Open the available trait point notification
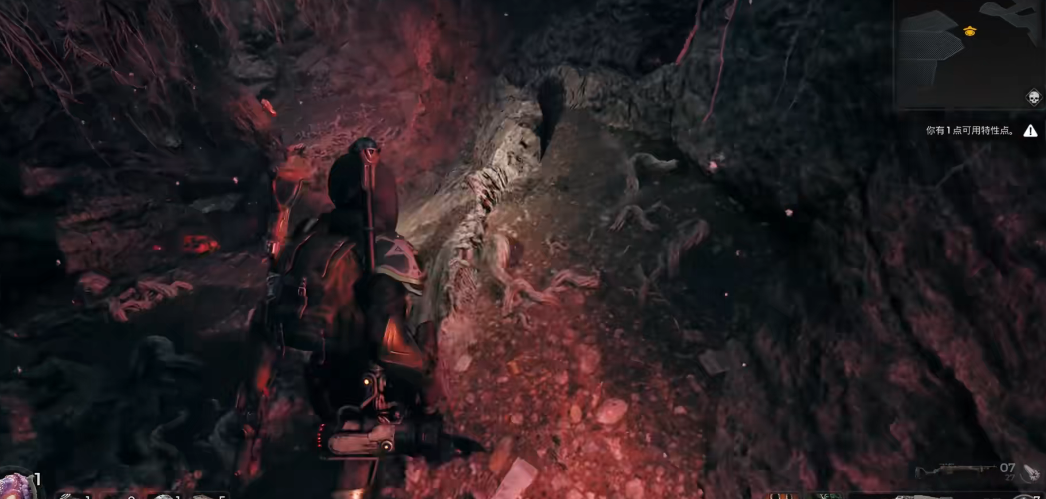The height and width of the screenshot is (499, 1046). (969, 130)
